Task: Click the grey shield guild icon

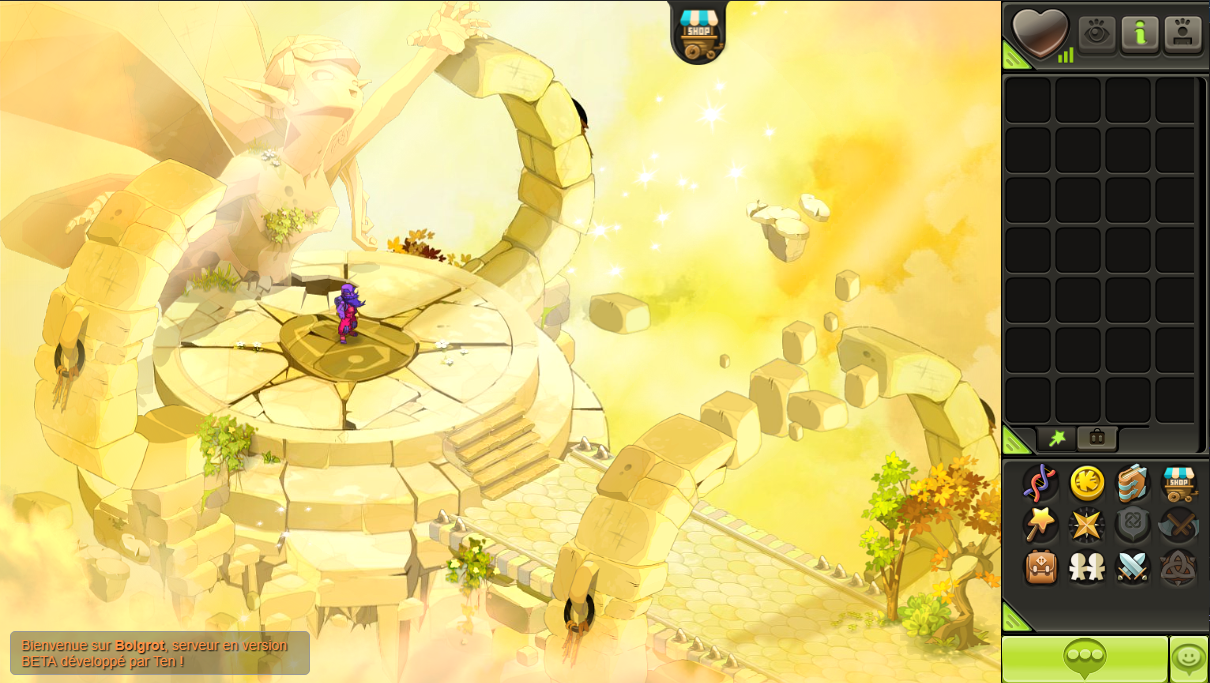Action: 1133,524
